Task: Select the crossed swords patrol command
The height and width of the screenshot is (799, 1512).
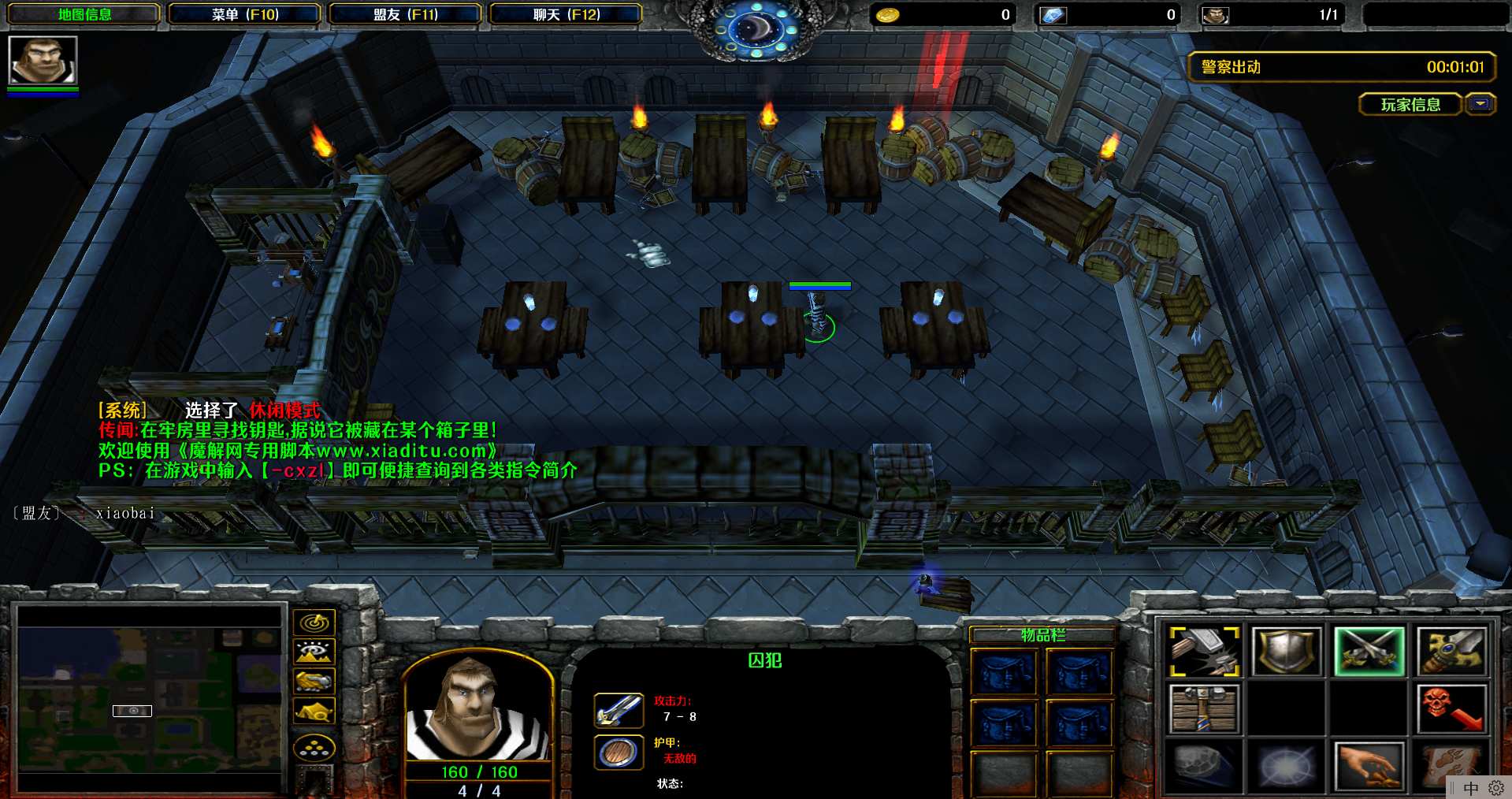Action: tap(1369, 651)
